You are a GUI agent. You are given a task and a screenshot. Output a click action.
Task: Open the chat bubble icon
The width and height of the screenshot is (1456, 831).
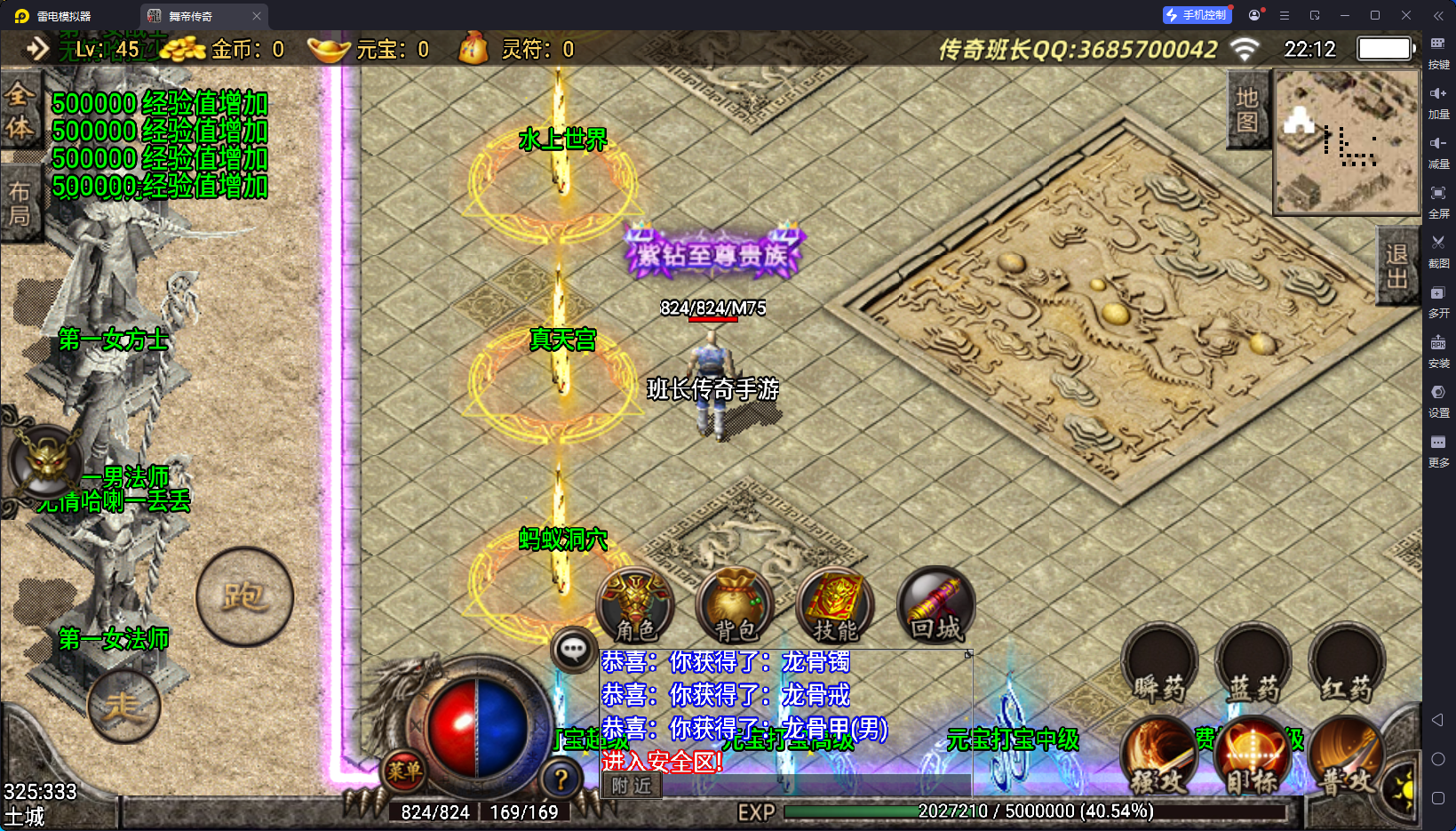[573, 650]
